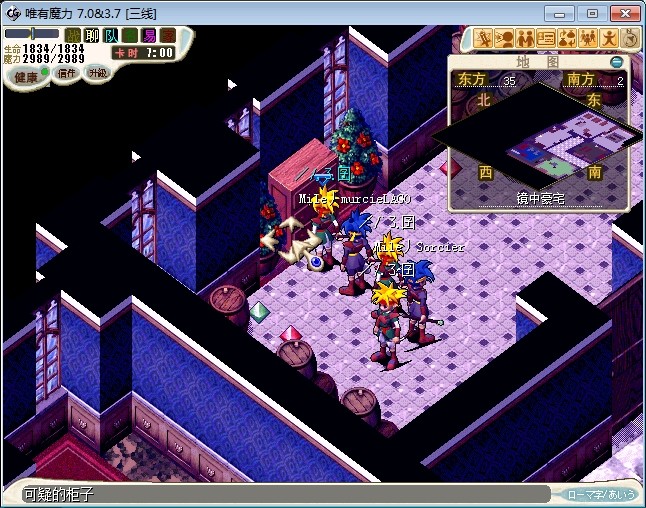Toggle the 战 battle channel button
Screen dimensions: 646x508
point(73,35)
